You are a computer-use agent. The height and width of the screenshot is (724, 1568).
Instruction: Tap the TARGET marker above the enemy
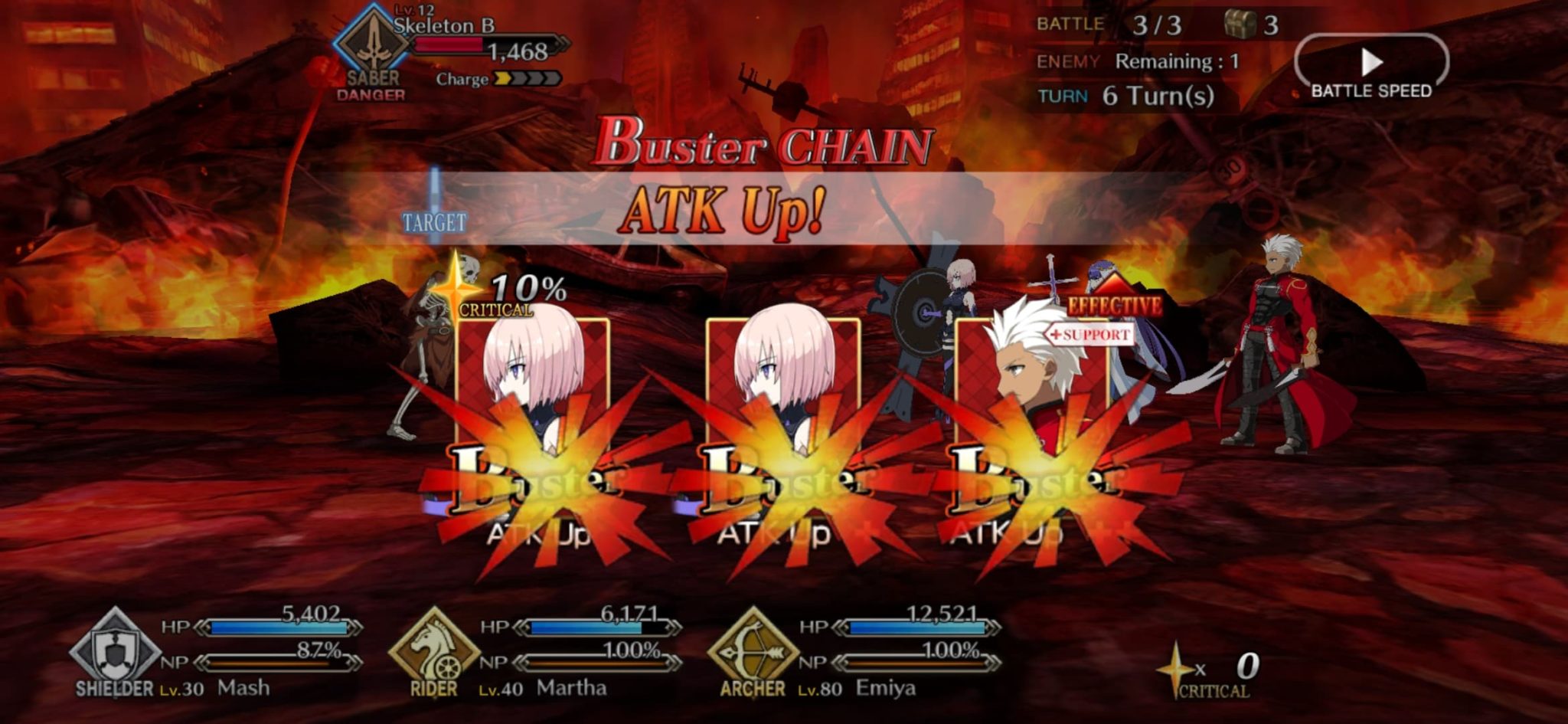coord(433,222)
